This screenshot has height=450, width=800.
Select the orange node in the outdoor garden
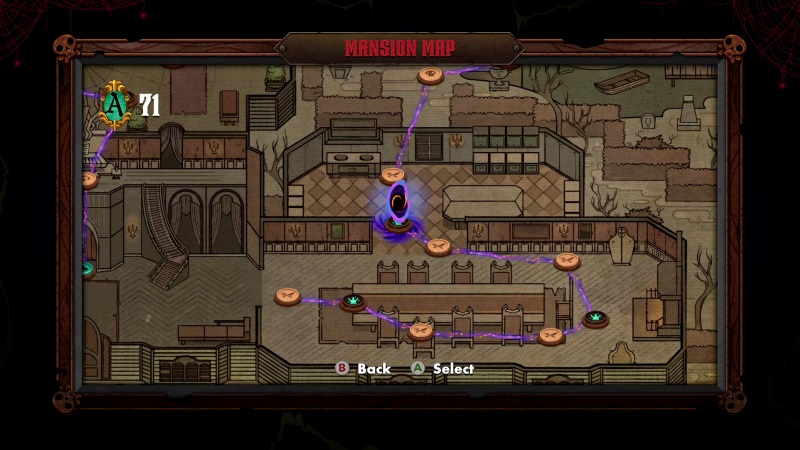click(431, 74)
